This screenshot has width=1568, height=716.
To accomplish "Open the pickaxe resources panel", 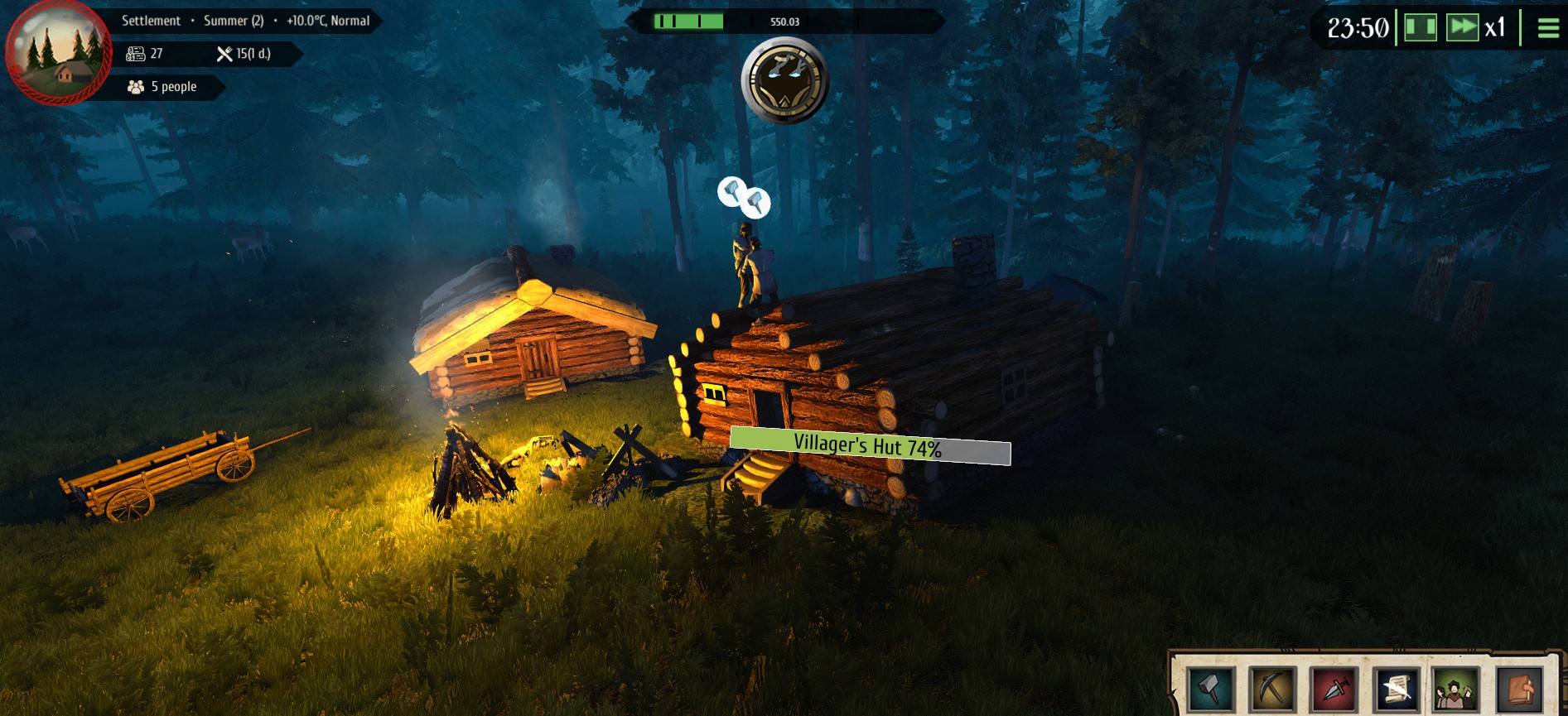I will (1273, 690).
